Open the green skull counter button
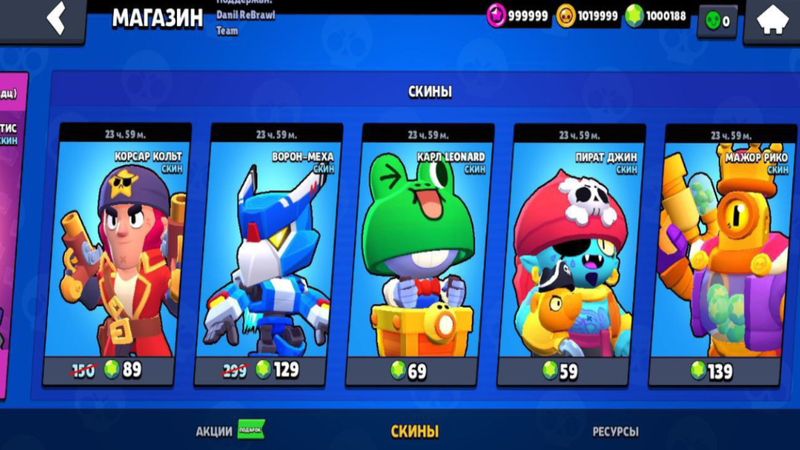This screenshot has height=450, width=800. tap(718, 20)
